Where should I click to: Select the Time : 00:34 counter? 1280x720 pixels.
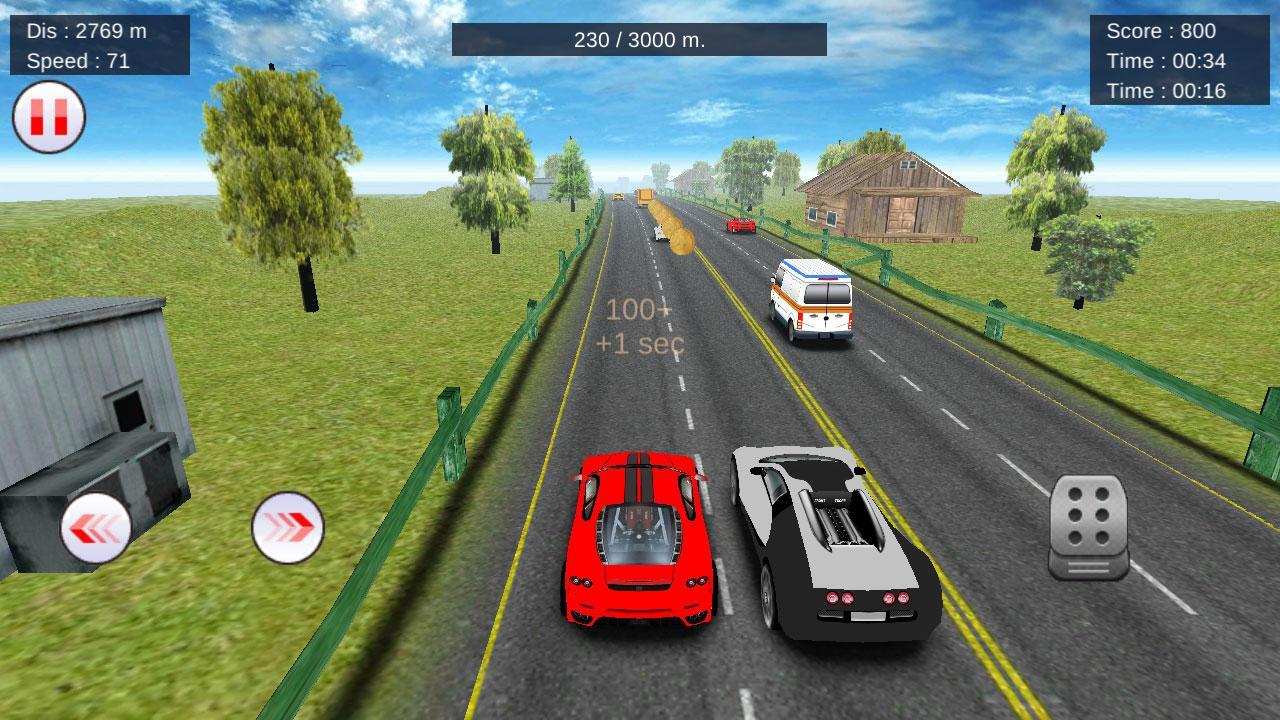point(1160,61)
